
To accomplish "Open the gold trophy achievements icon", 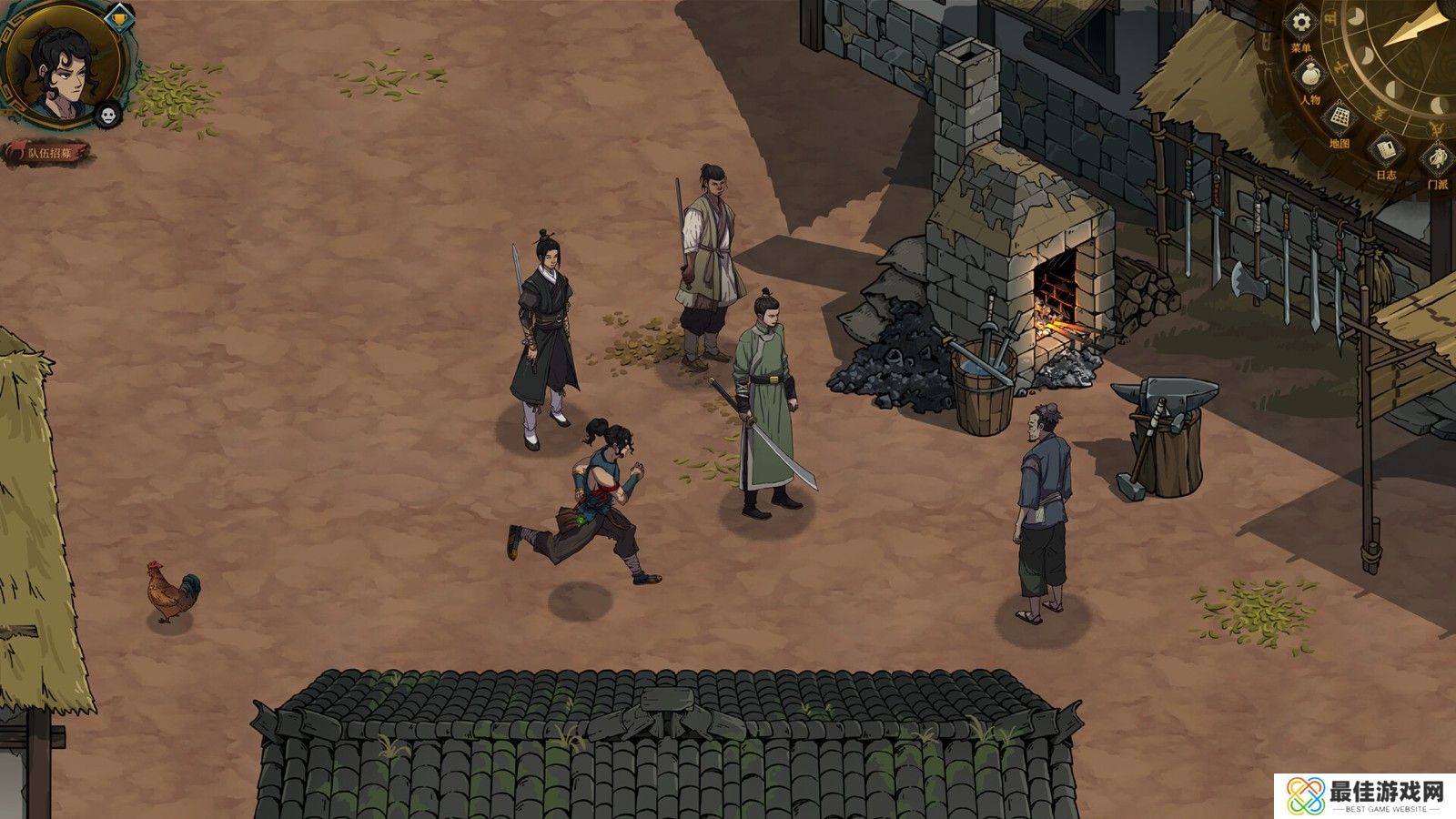I will click(x=117, y=16).
